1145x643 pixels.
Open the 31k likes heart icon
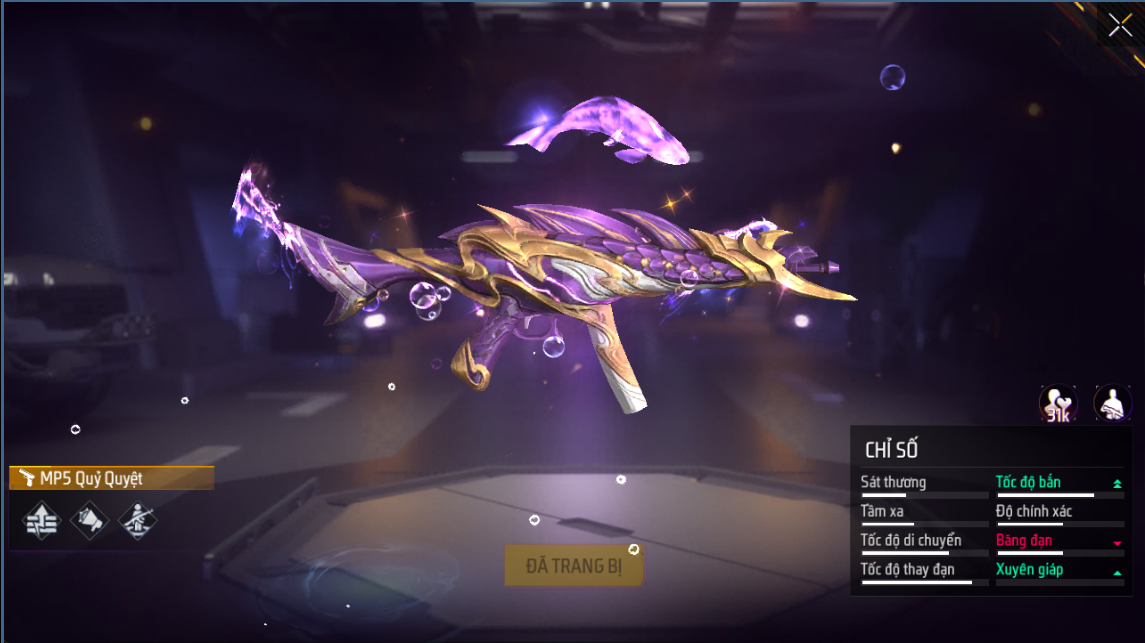[x=1058, y=403]
